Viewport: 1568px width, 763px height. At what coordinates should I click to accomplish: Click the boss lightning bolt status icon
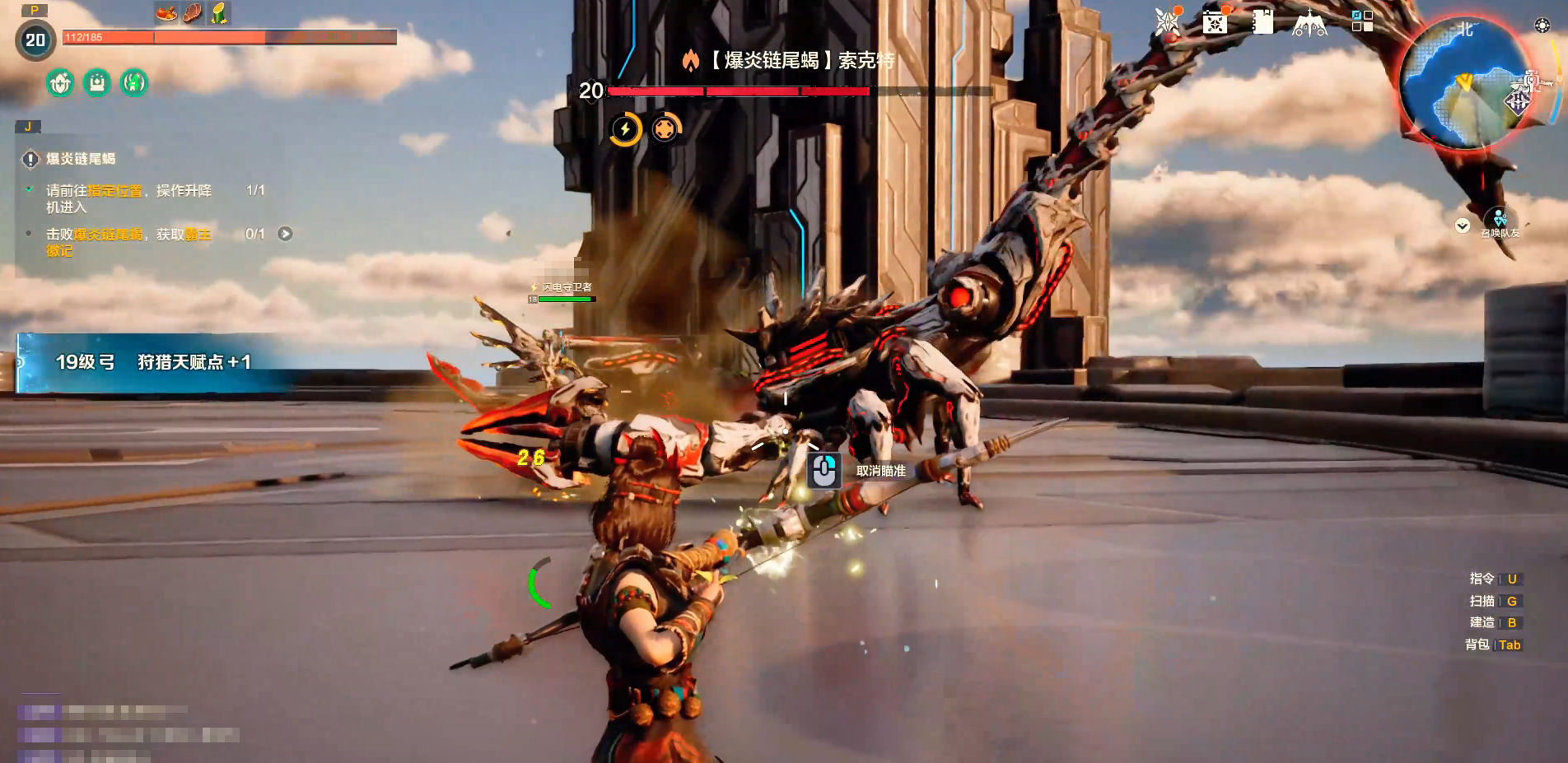tap(625, 129)
